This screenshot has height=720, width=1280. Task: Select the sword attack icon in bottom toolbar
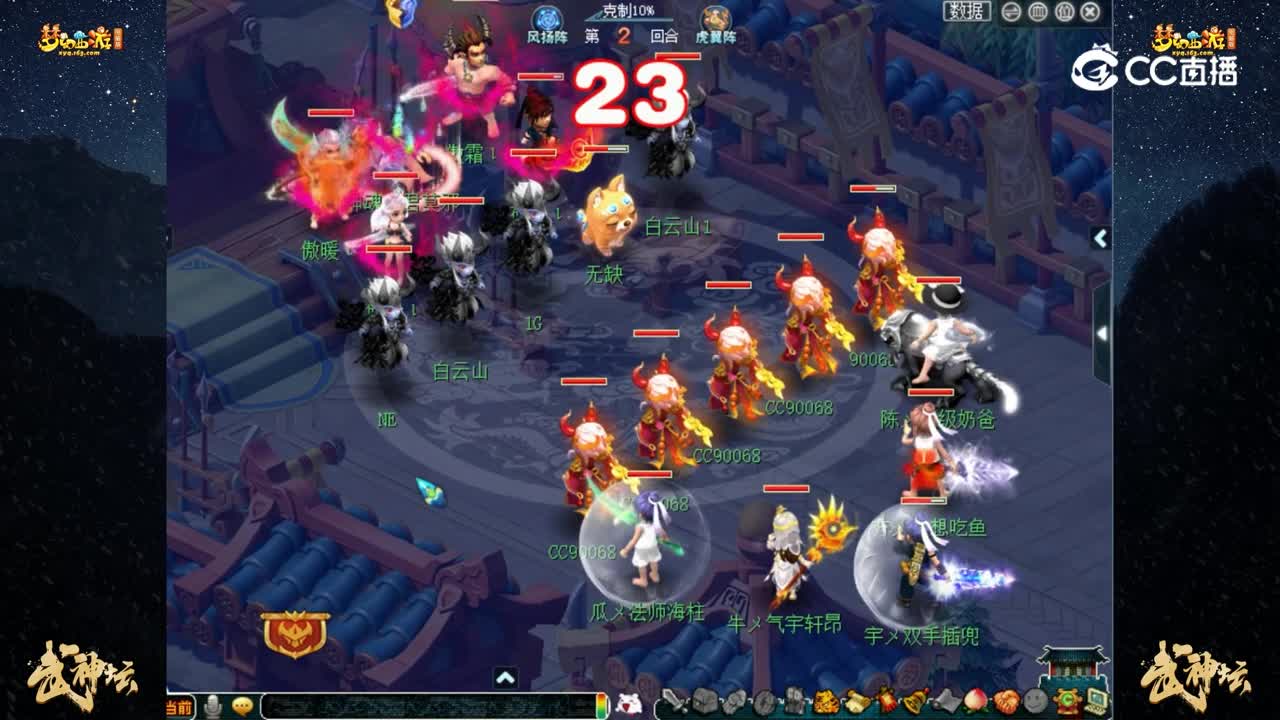[x=674, y=700]
